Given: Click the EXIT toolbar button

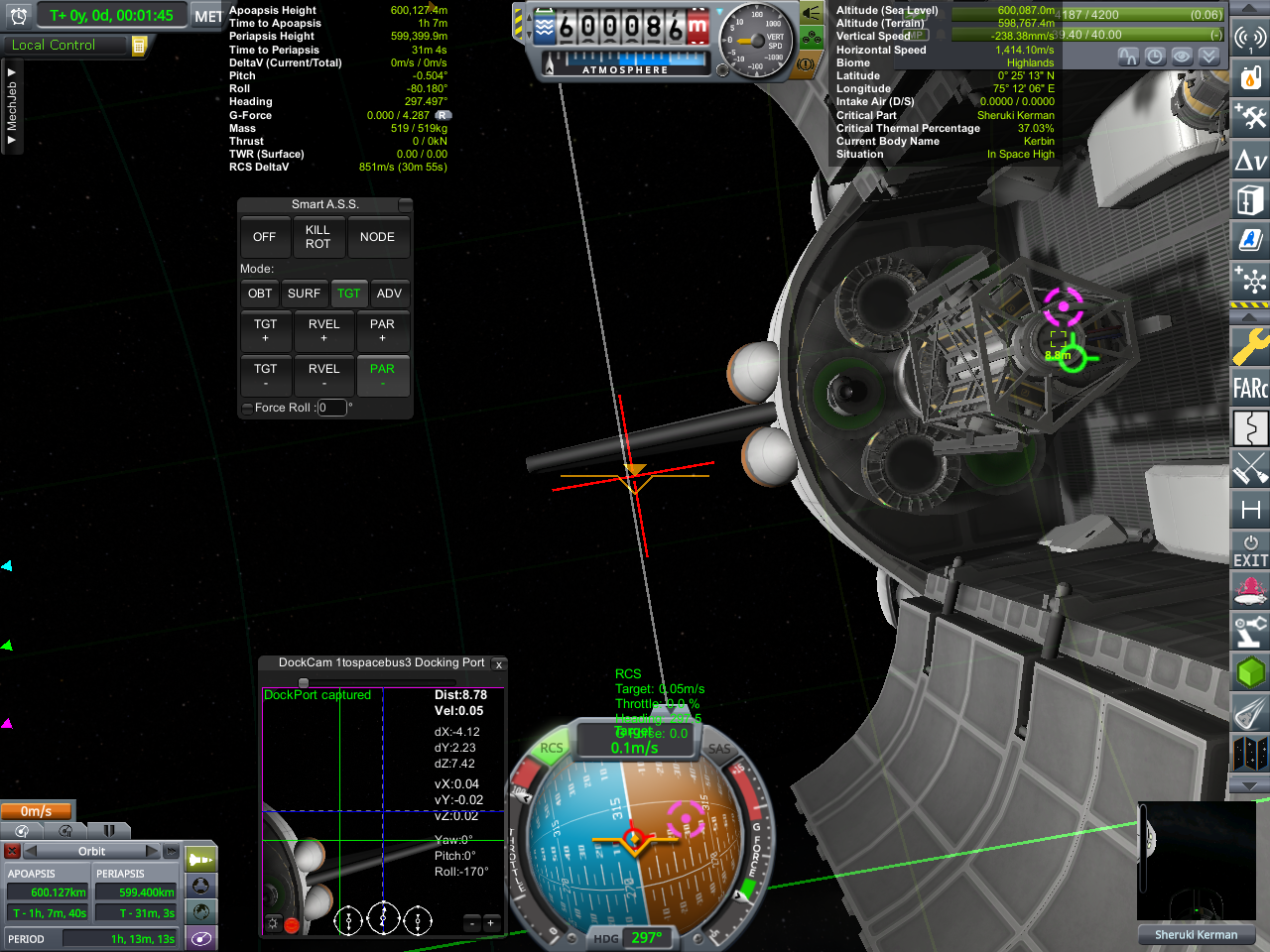Looking at the screenshot, I should click(1250, 550).
